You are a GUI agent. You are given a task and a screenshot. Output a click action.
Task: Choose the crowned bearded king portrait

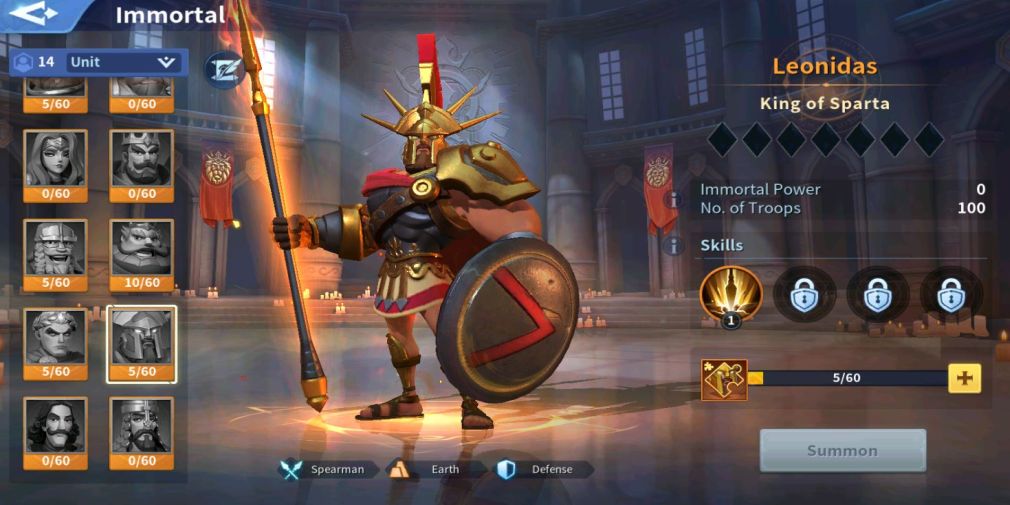141,161
